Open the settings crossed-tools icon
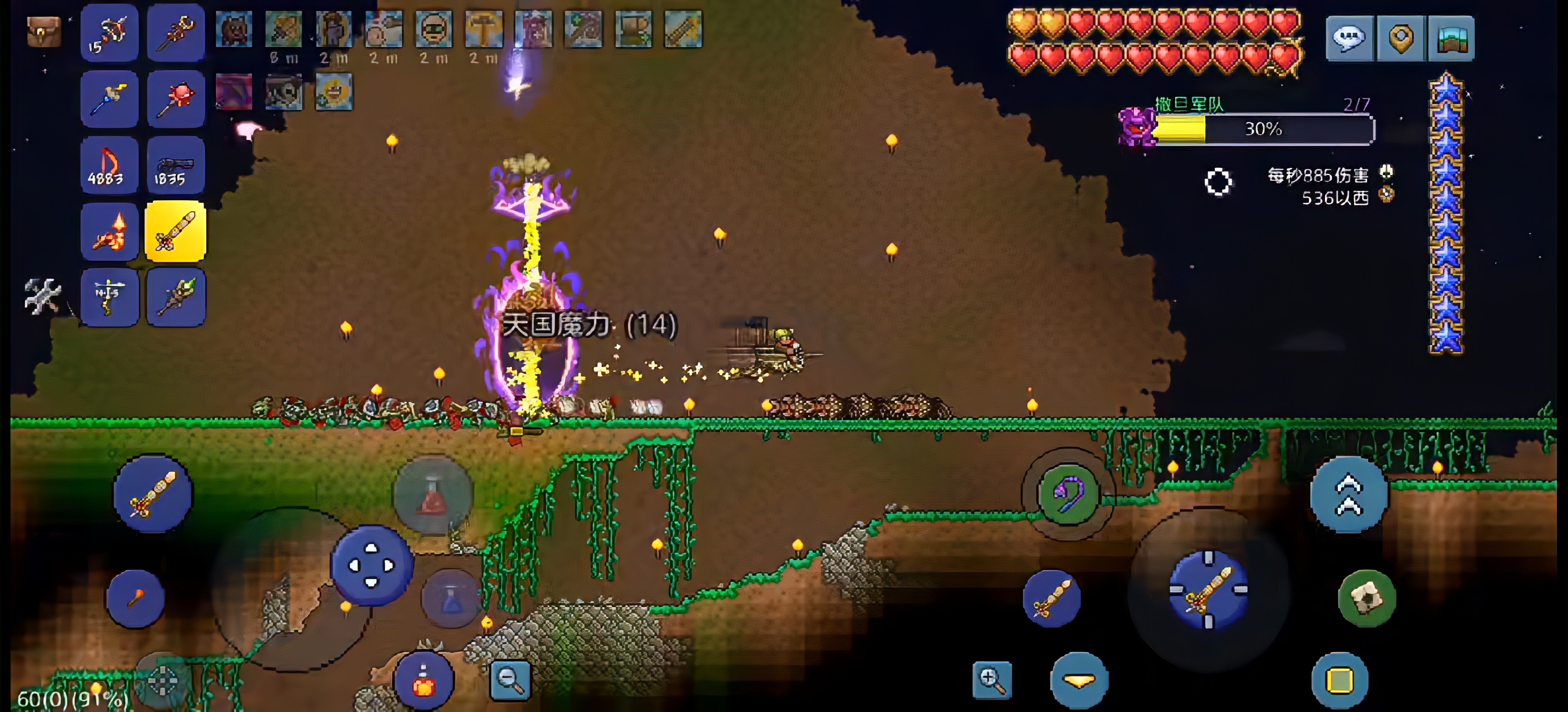This screenshot has width=1568, height=712. [42, 296]
